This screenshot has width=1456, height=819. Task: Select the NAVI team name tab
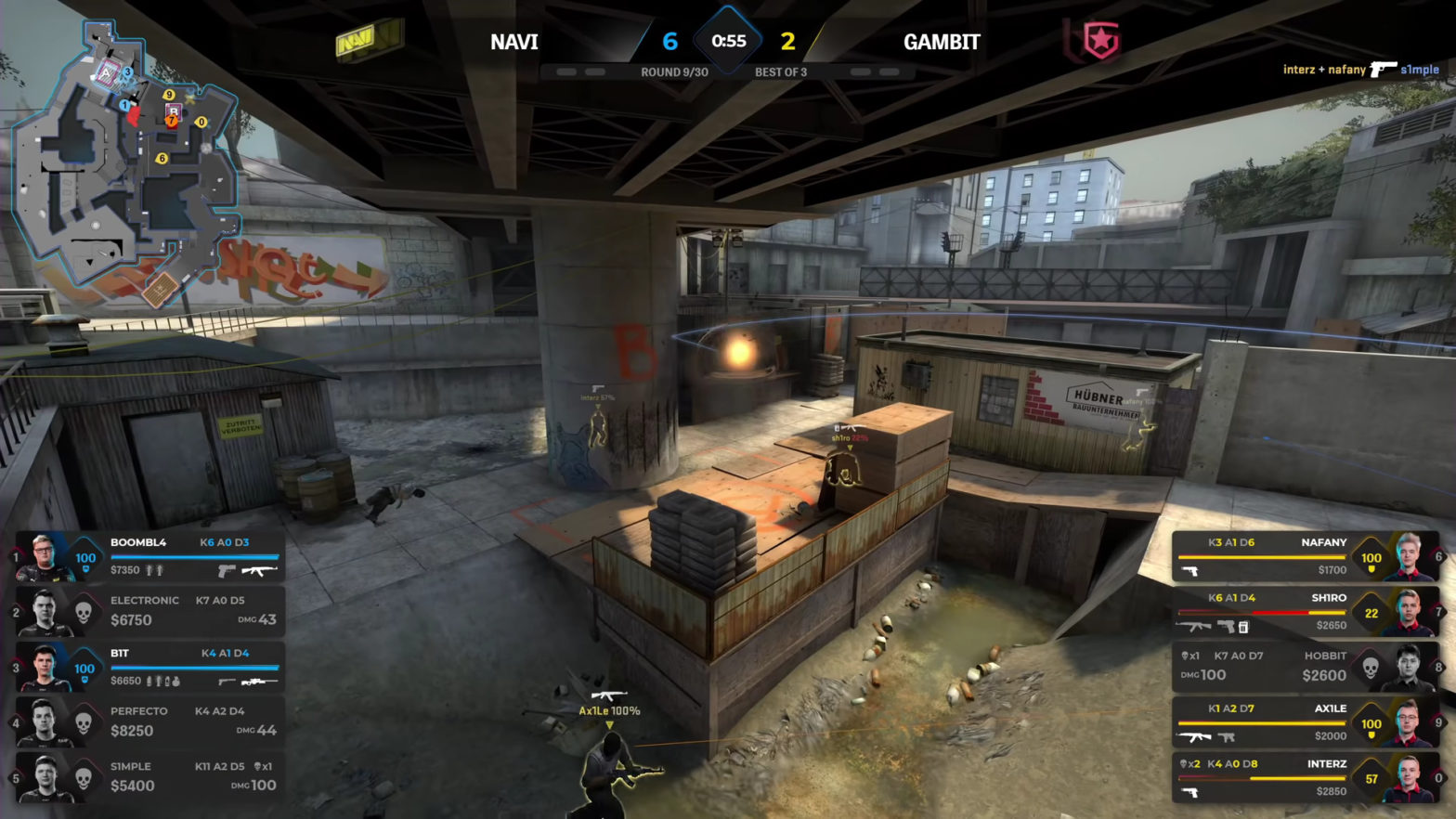(x=516, y=41)
